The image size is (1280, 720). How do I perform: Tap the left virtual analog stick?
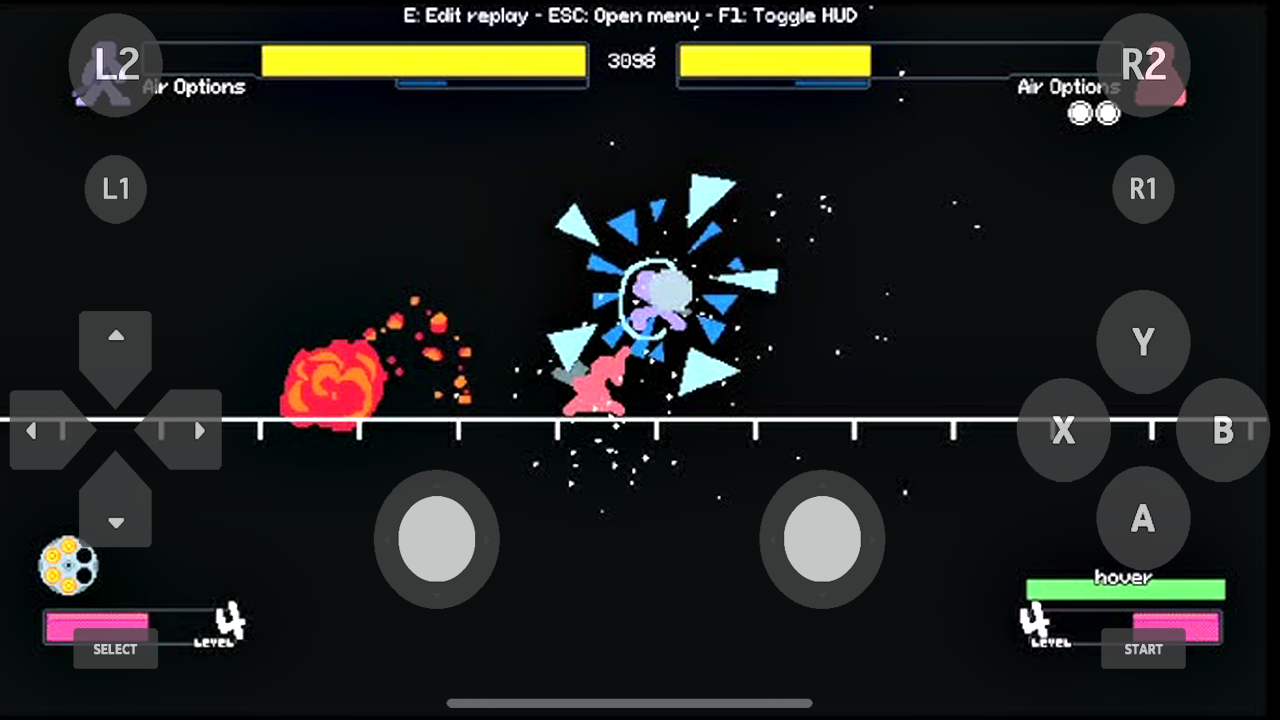437,538
